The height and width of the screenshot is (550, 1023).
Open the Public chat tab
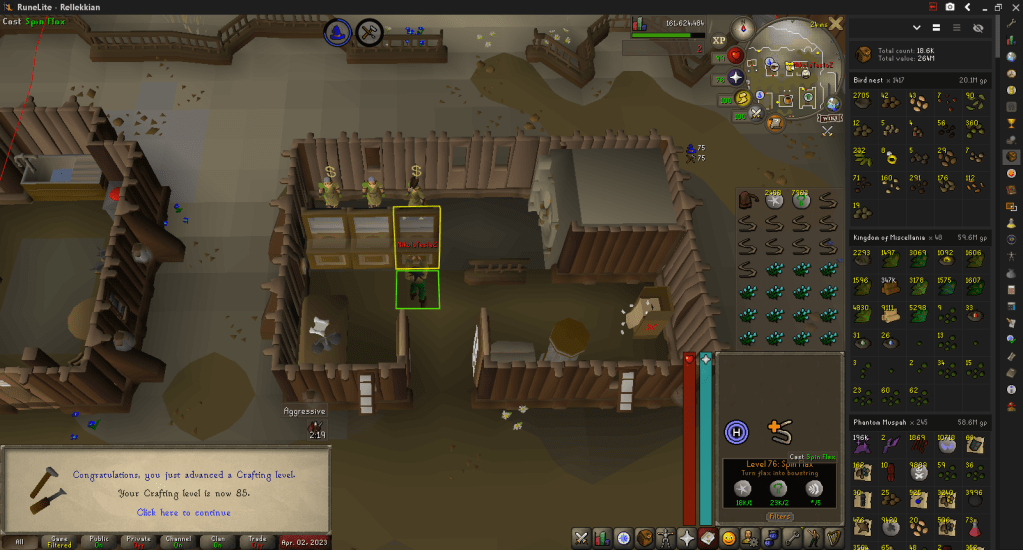click(x=99, y=542)
